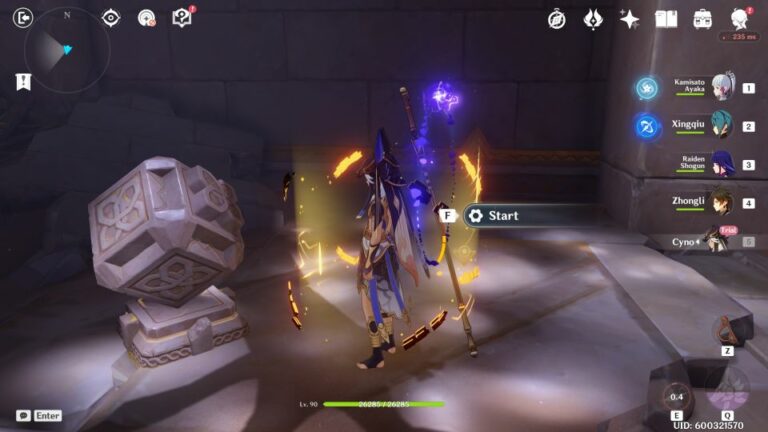Select trial character Cyno in party list

[x=715, y=240]
